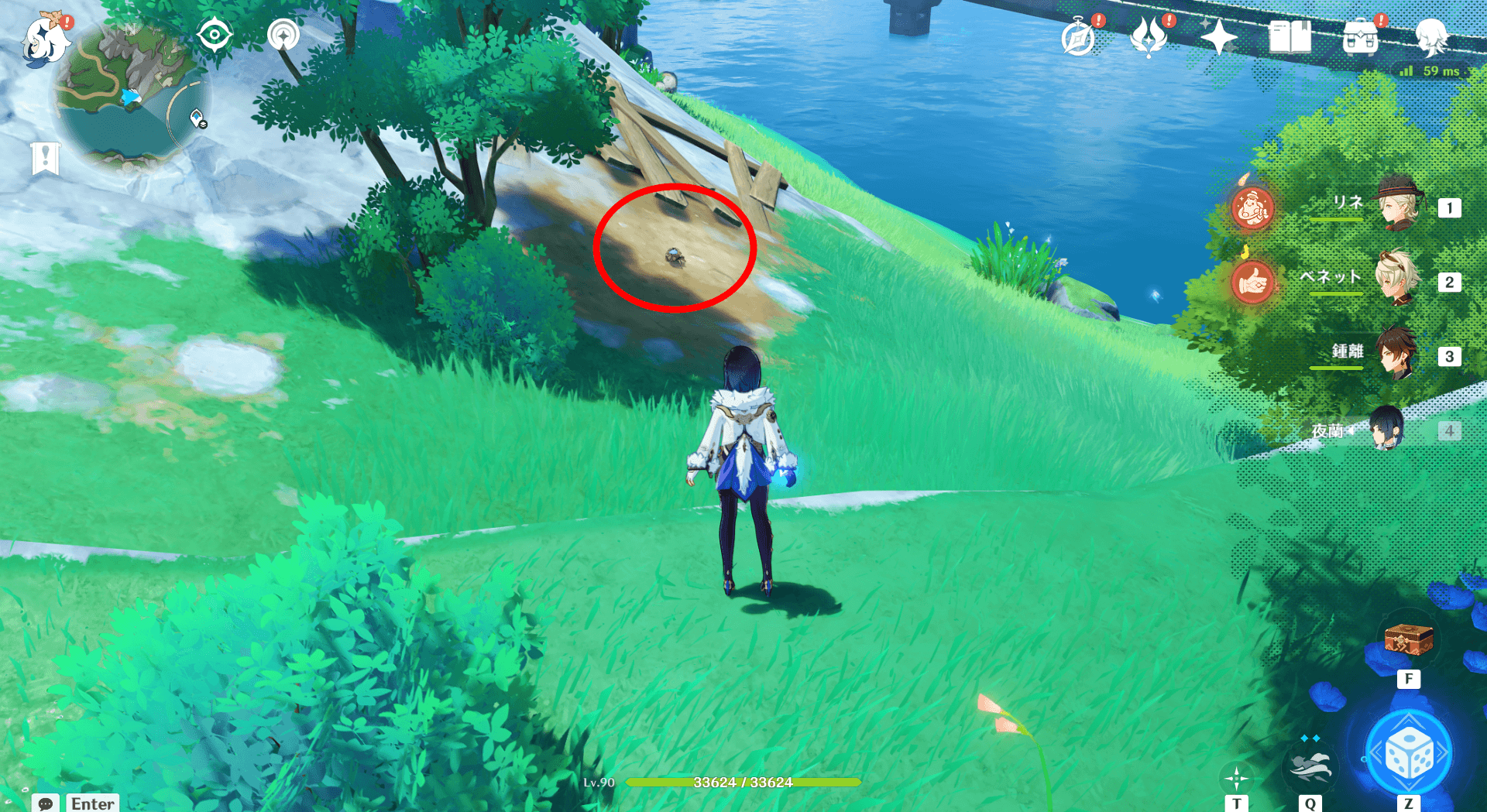The image size is (1487, 812).
Task: Activate Elemental Sight eye icon
Action: 215,34
